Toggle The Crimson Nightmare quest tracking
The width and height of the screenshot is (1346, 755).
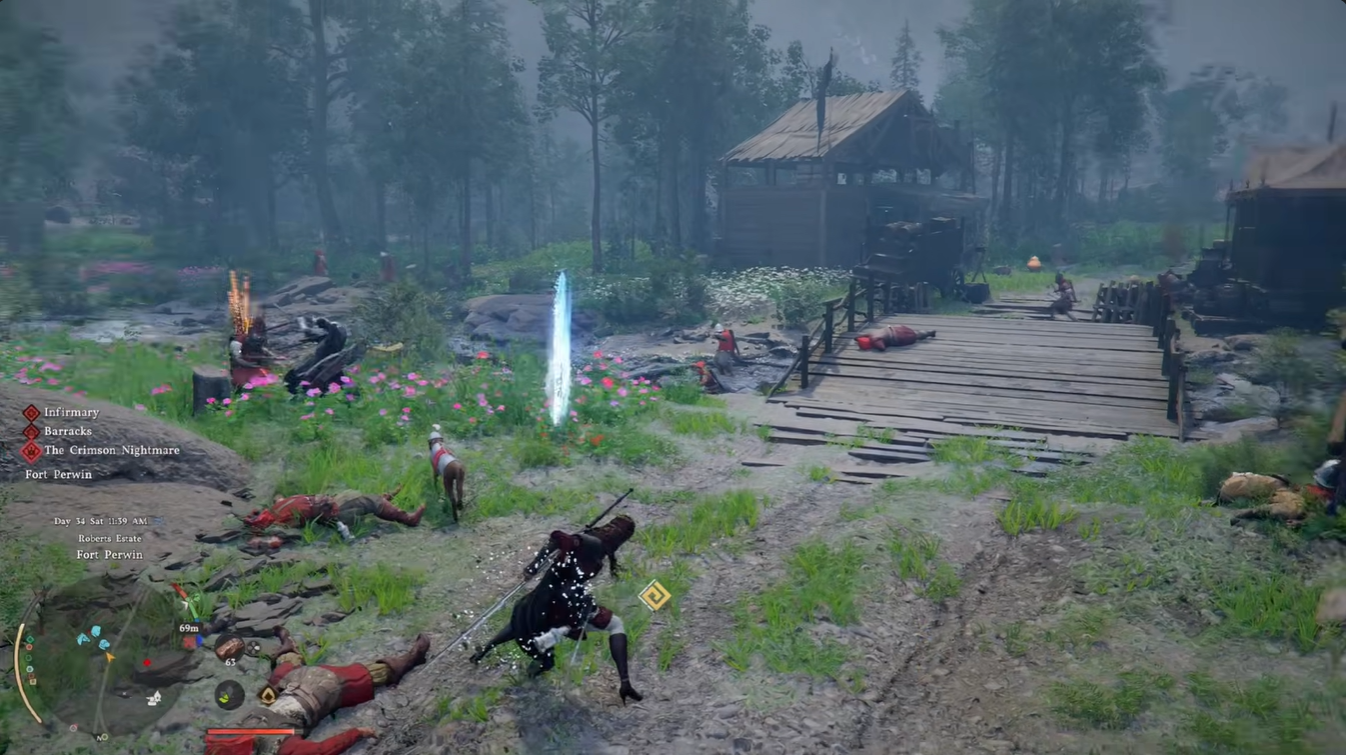tap(33, 452)
